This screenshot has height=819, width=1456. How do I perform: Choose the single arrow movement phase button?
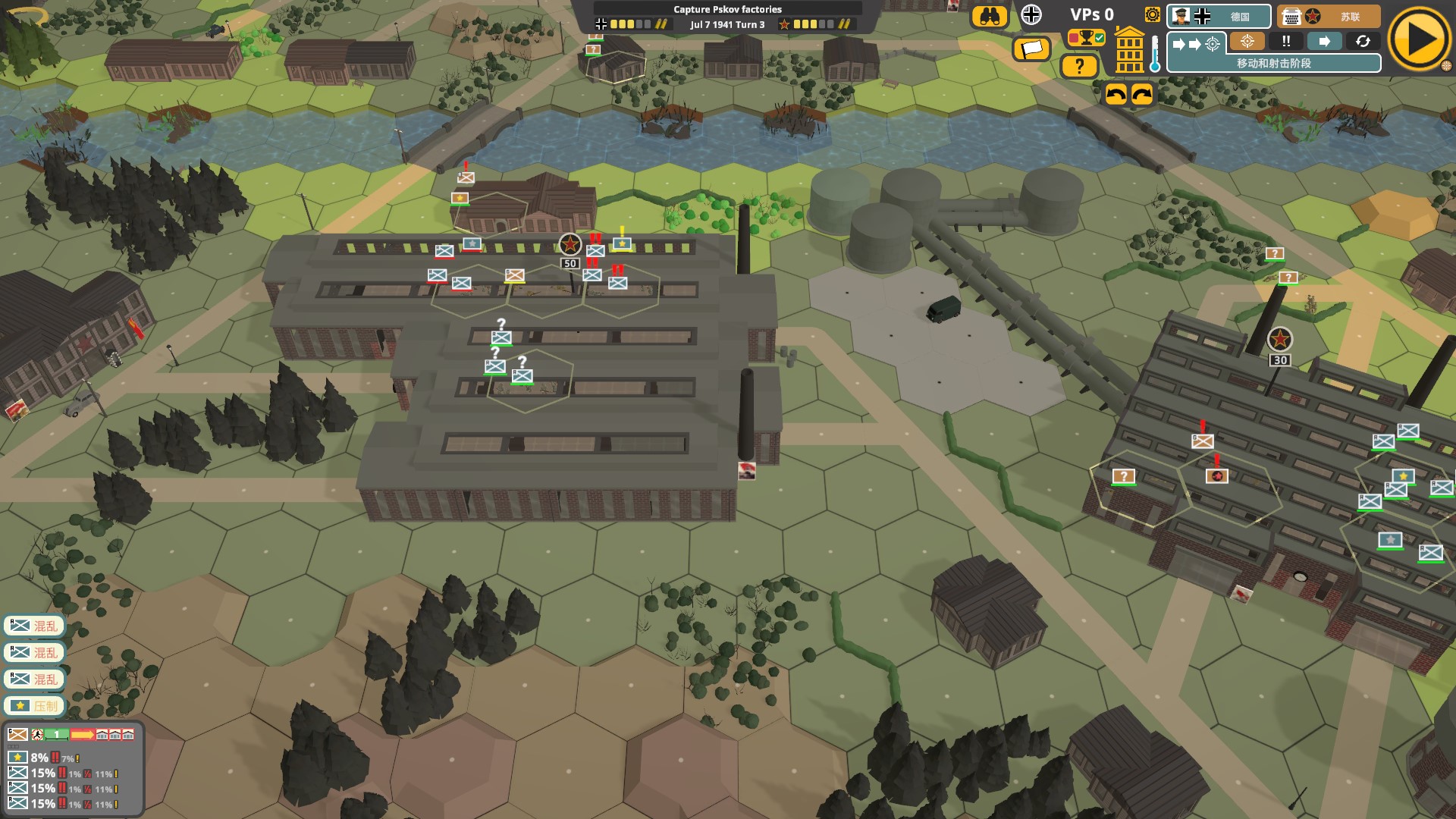pos(1324,42)
